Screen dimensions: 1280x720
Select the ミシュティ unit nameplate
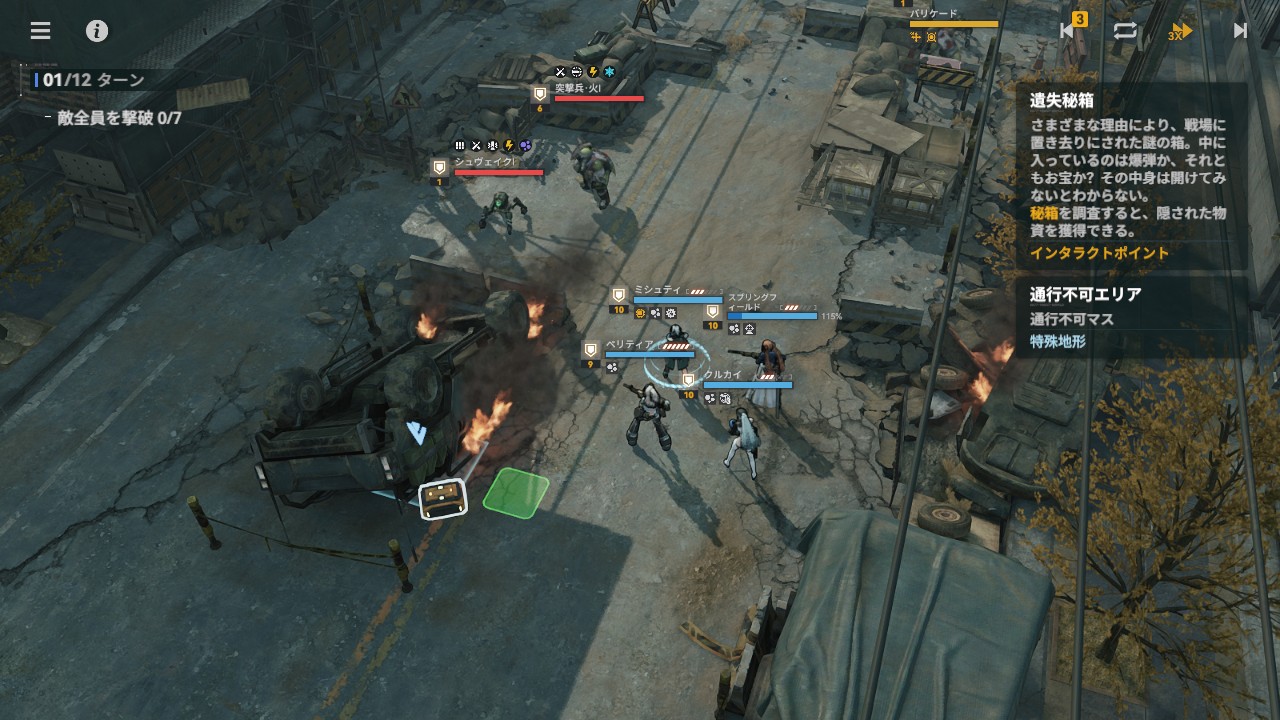pos(658,290)
